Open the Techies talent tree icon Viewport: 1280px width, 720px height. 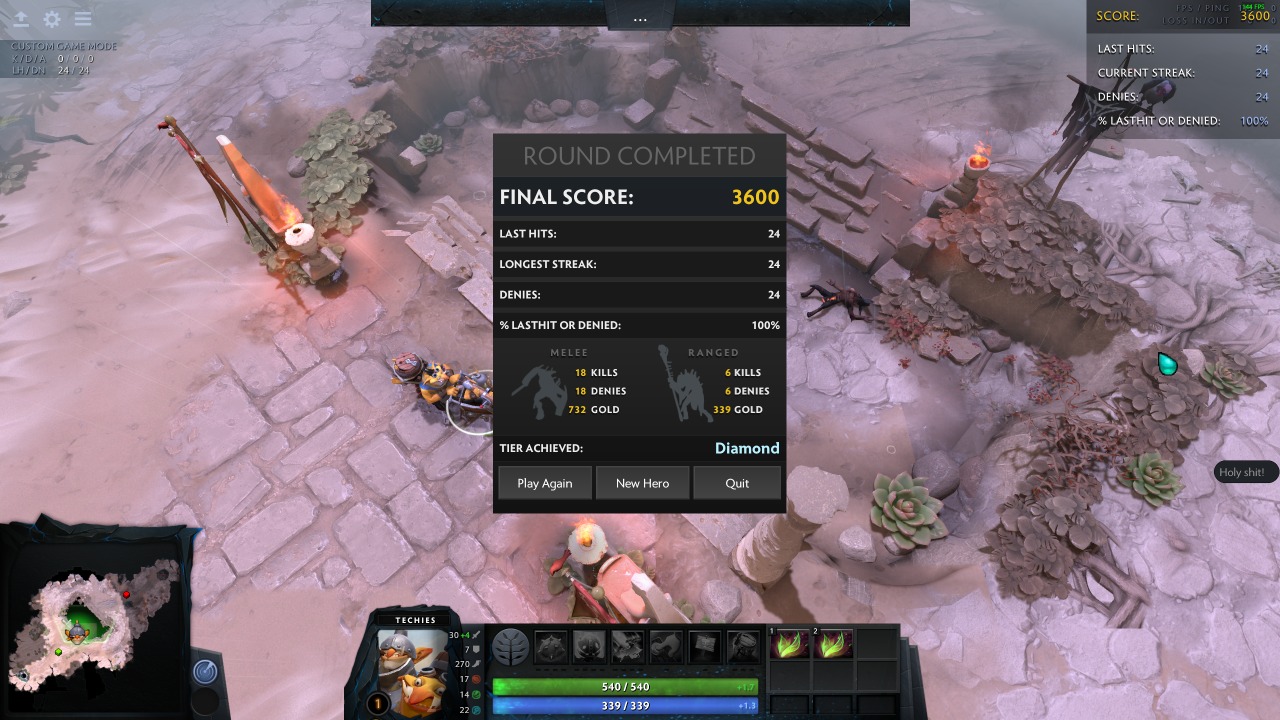pos(511,647)
